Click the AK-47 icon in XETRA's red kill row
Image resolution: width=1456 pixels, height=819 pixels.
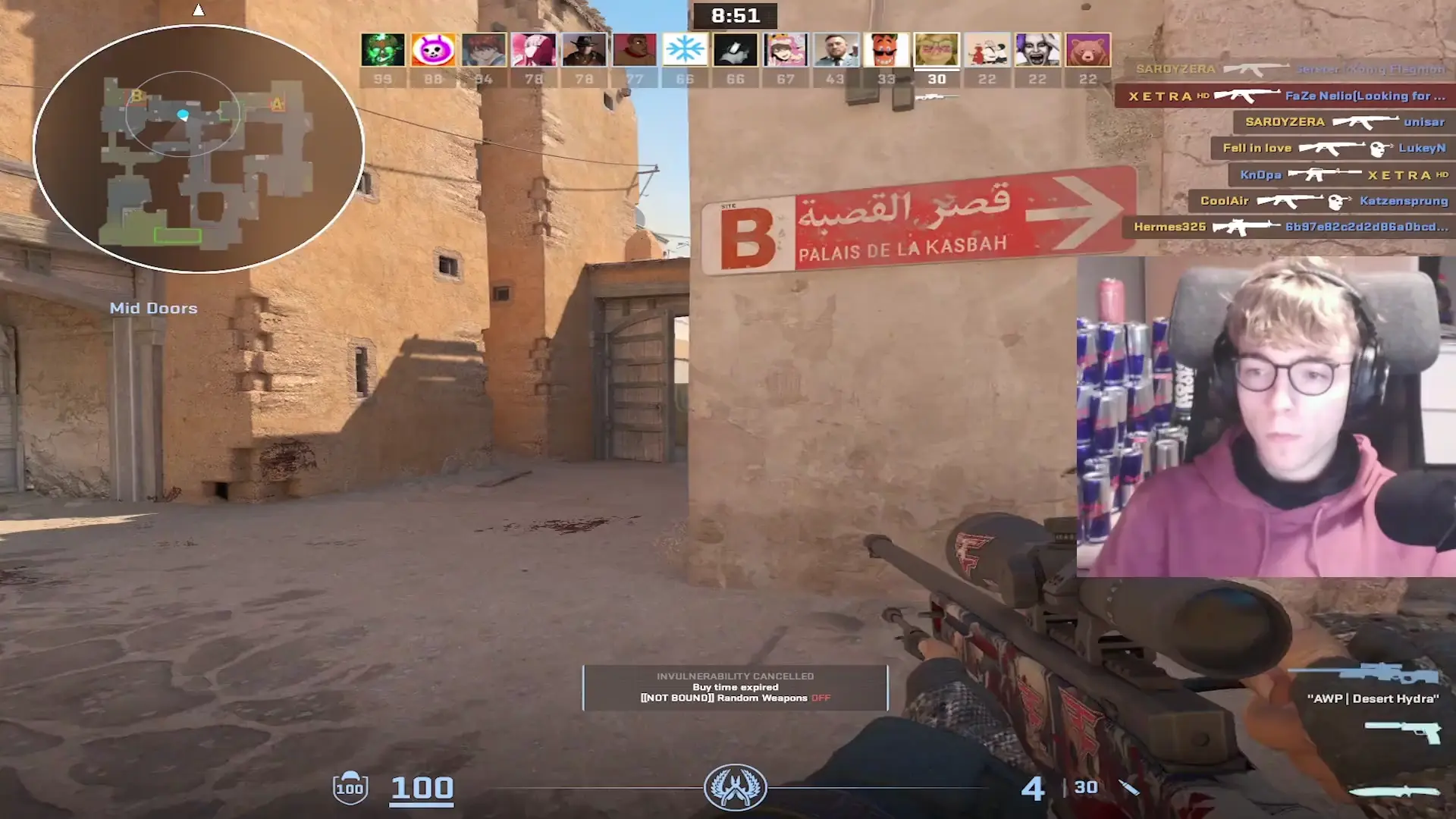pos(1246,96)
